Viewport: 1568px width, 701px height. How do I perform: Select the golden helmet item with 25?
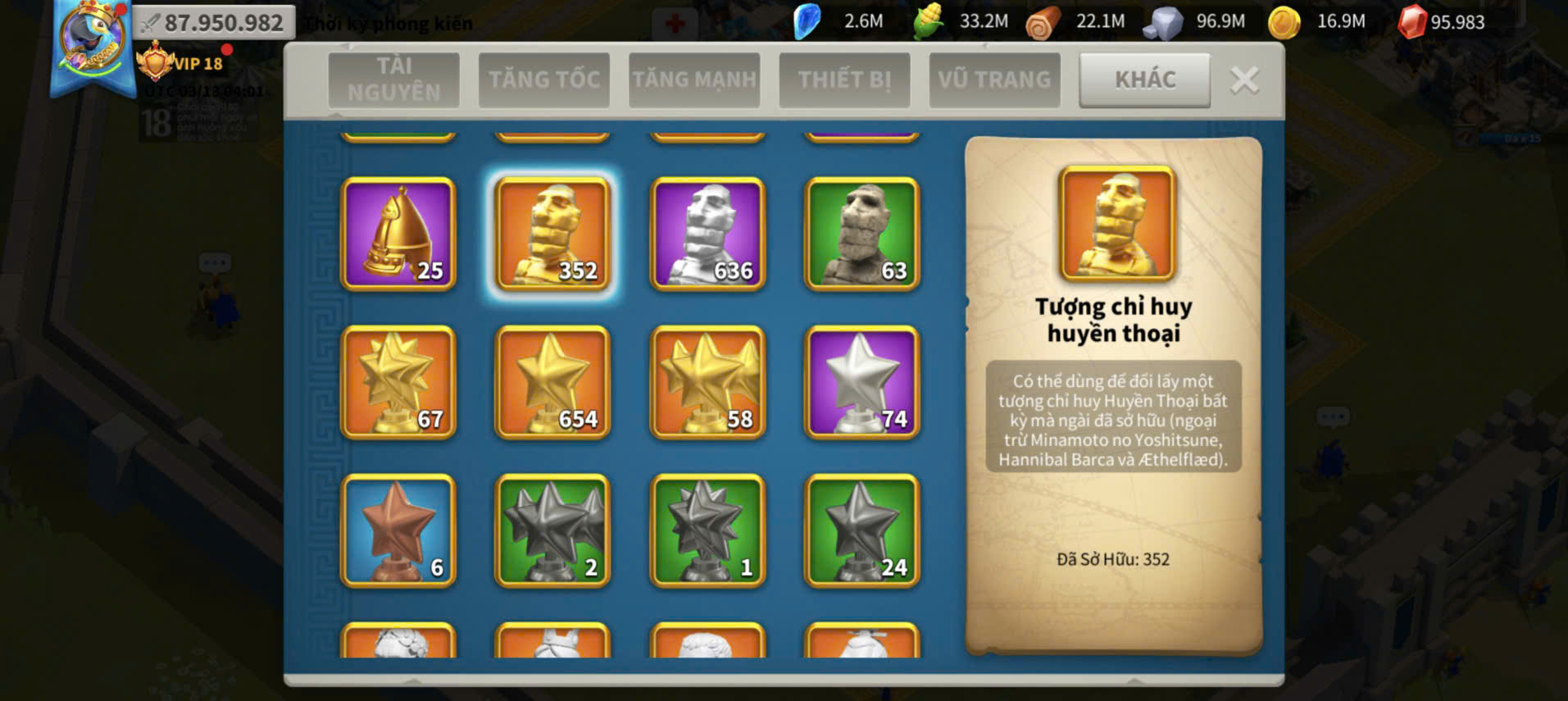[398, 234]
